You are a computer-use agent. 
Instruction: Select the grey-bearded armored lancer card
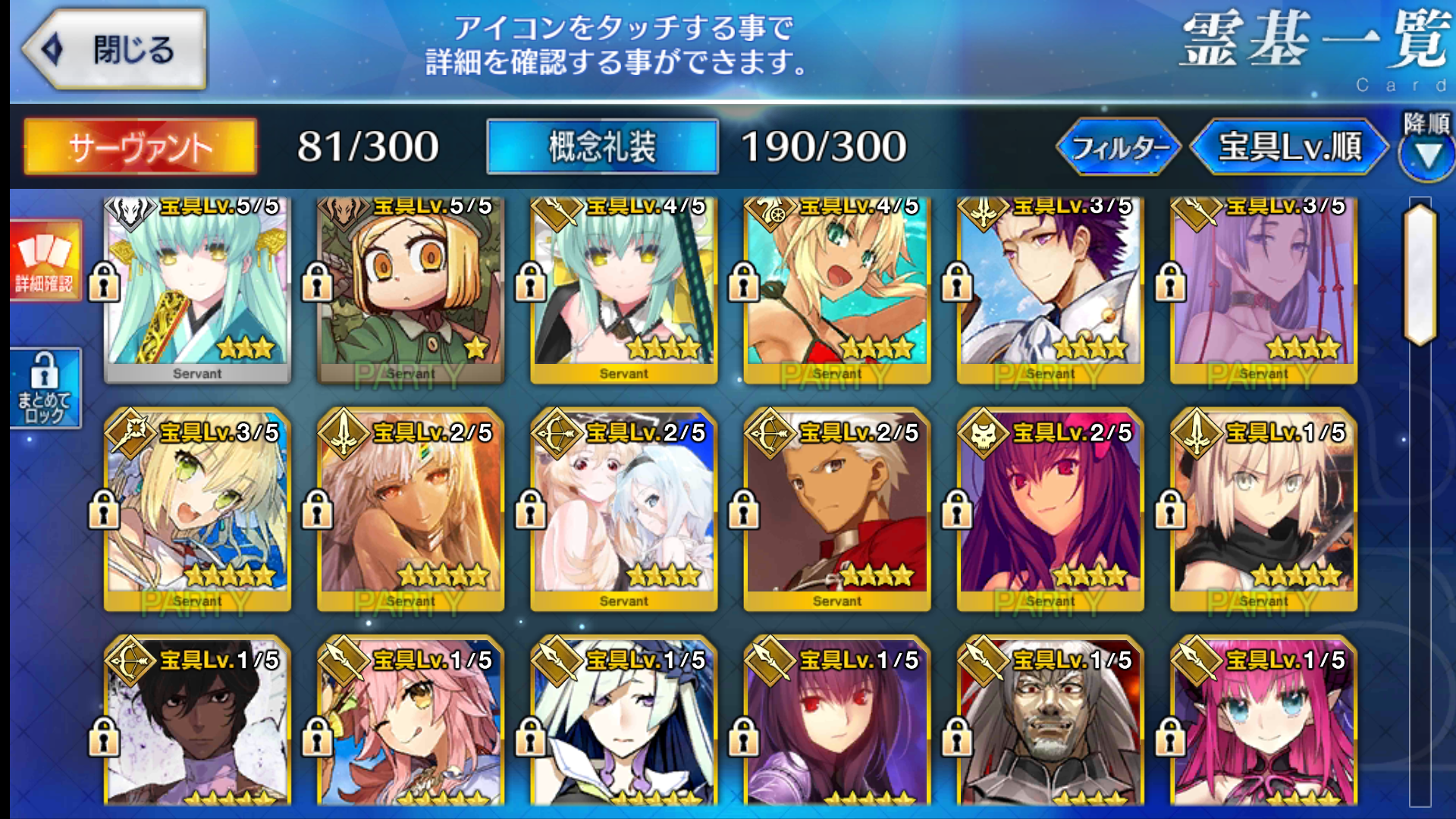[1050, 724]
